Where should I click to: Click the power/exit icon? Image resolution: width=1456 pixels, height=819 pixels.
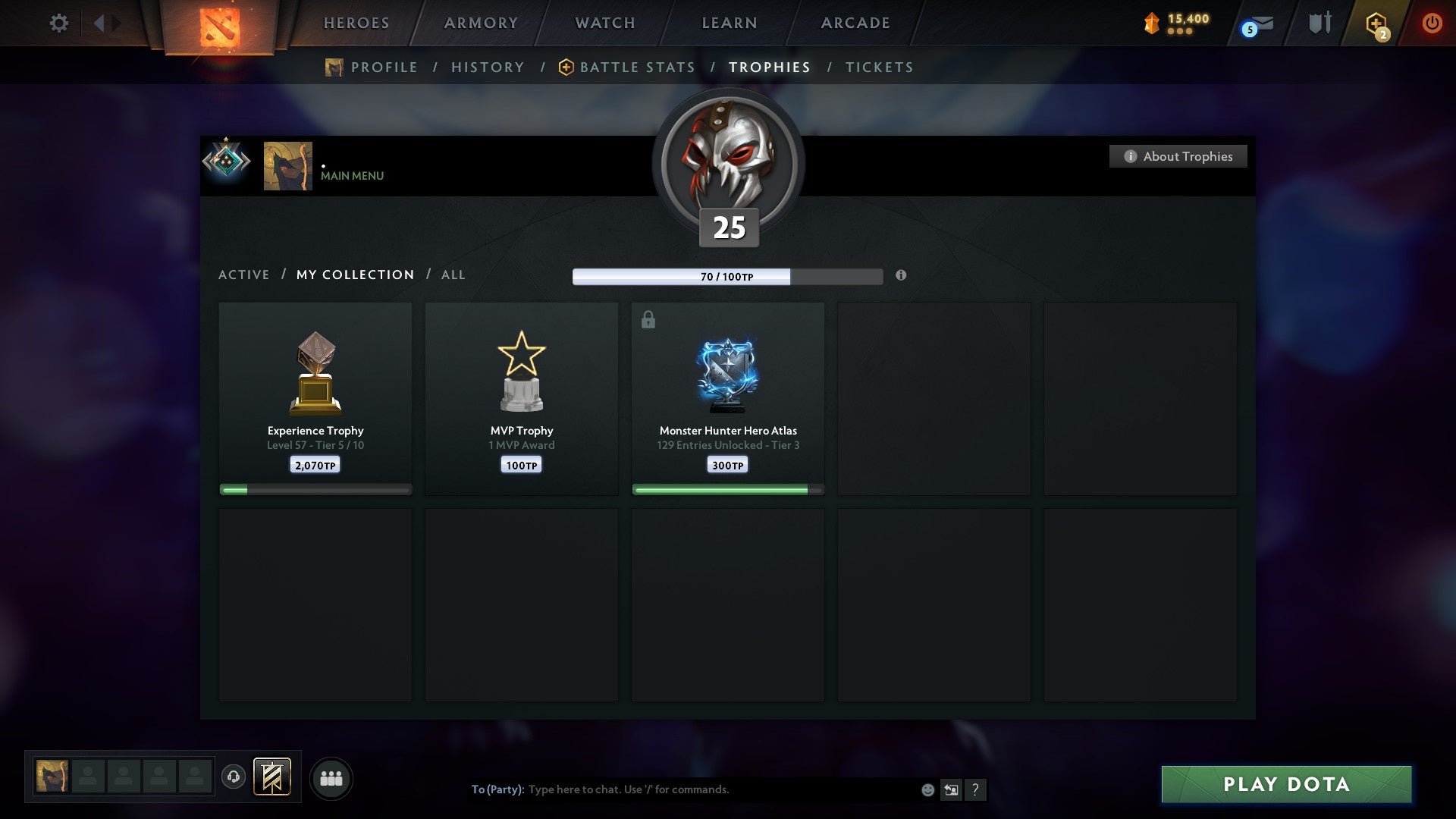point(1432,23)
